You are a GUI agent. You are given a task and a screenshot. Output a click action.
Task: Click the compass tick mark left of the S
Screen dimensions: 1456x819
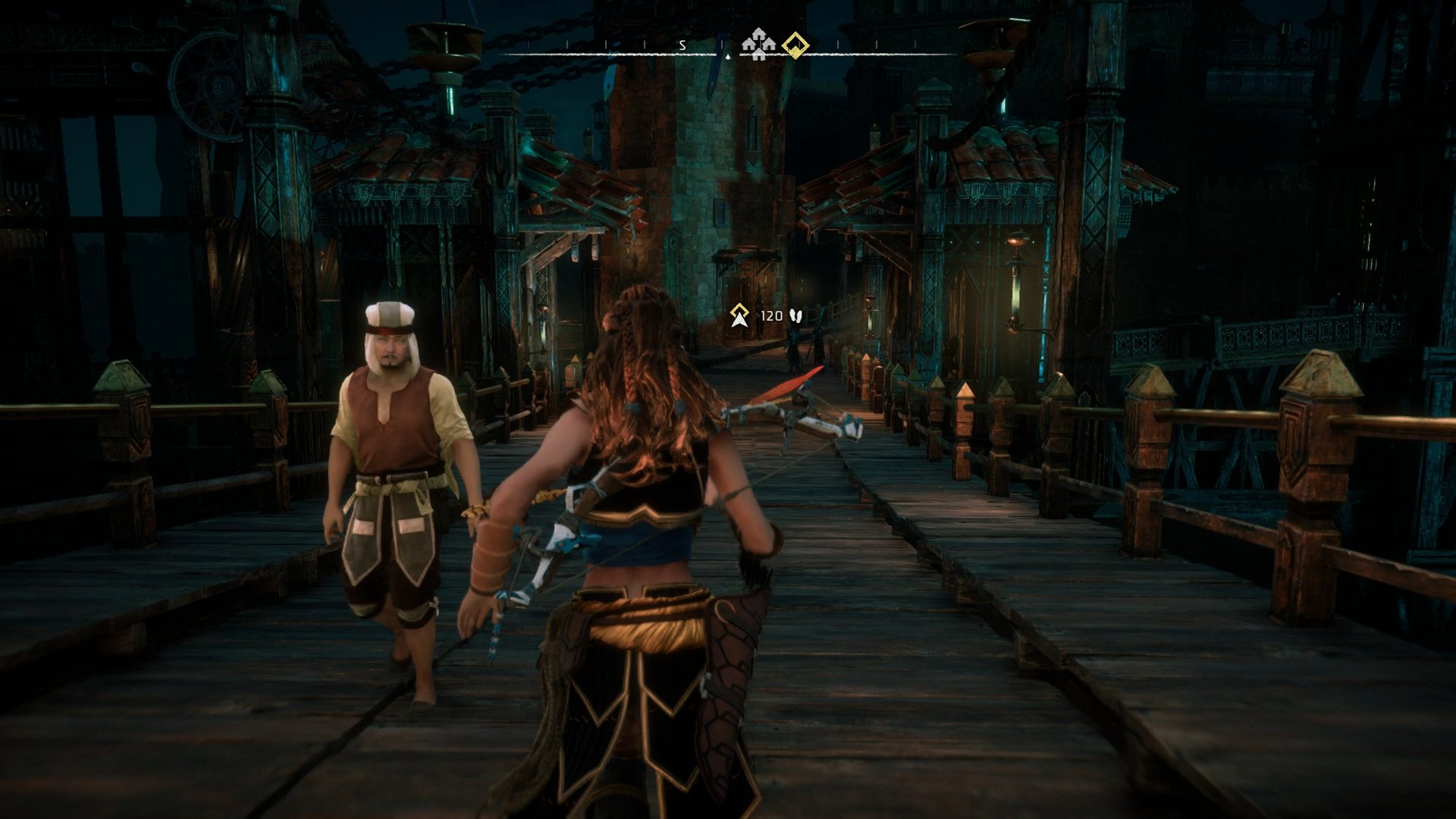click(645, 43)
